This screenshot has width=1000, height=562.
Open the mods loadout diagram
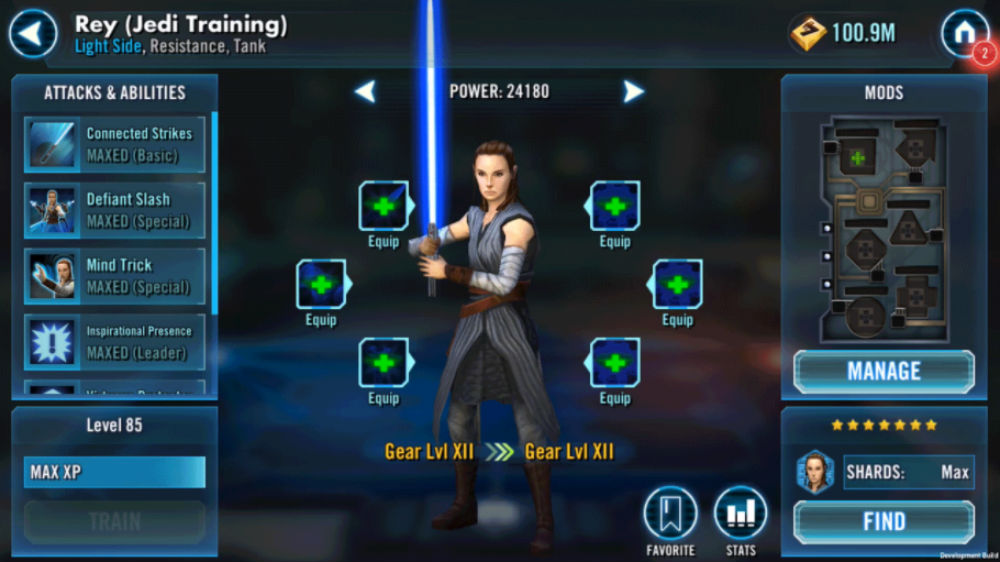tap(881, 229)
